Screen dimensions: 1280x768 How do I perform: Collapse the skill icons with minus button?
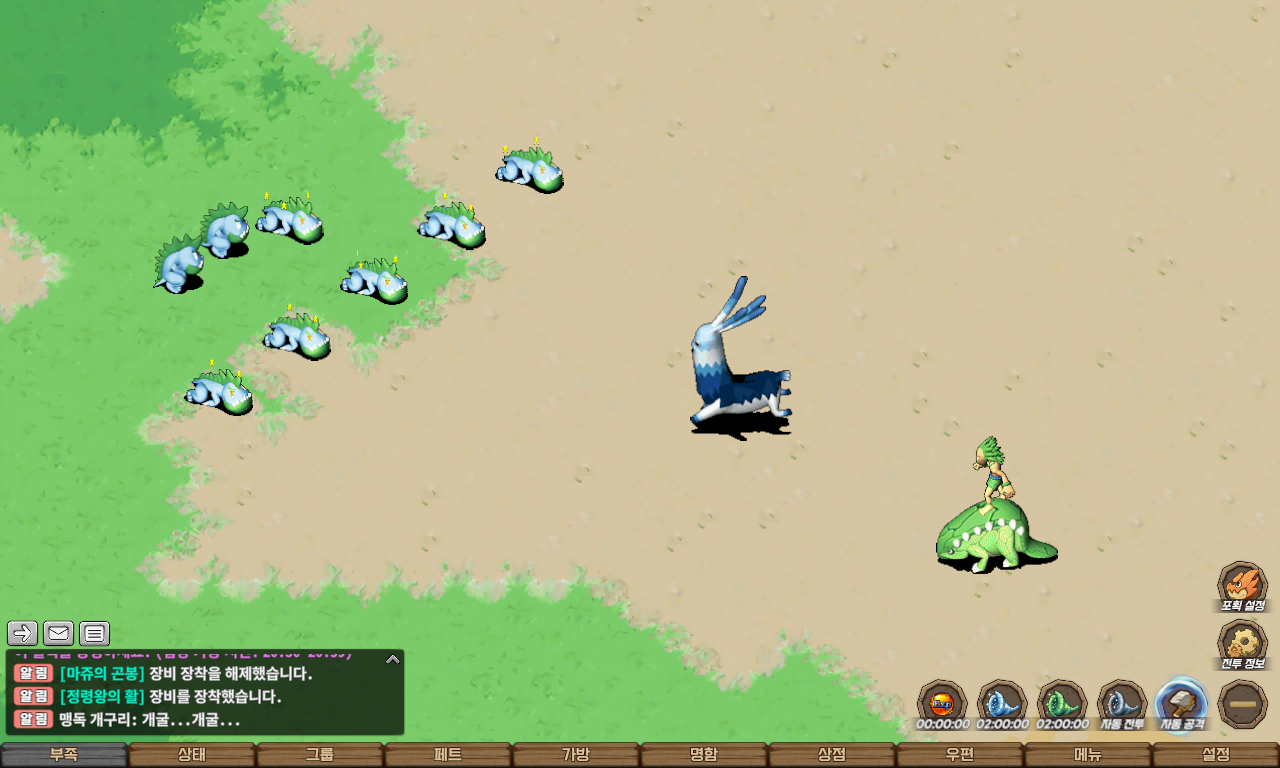click(x=1243, y=704)
